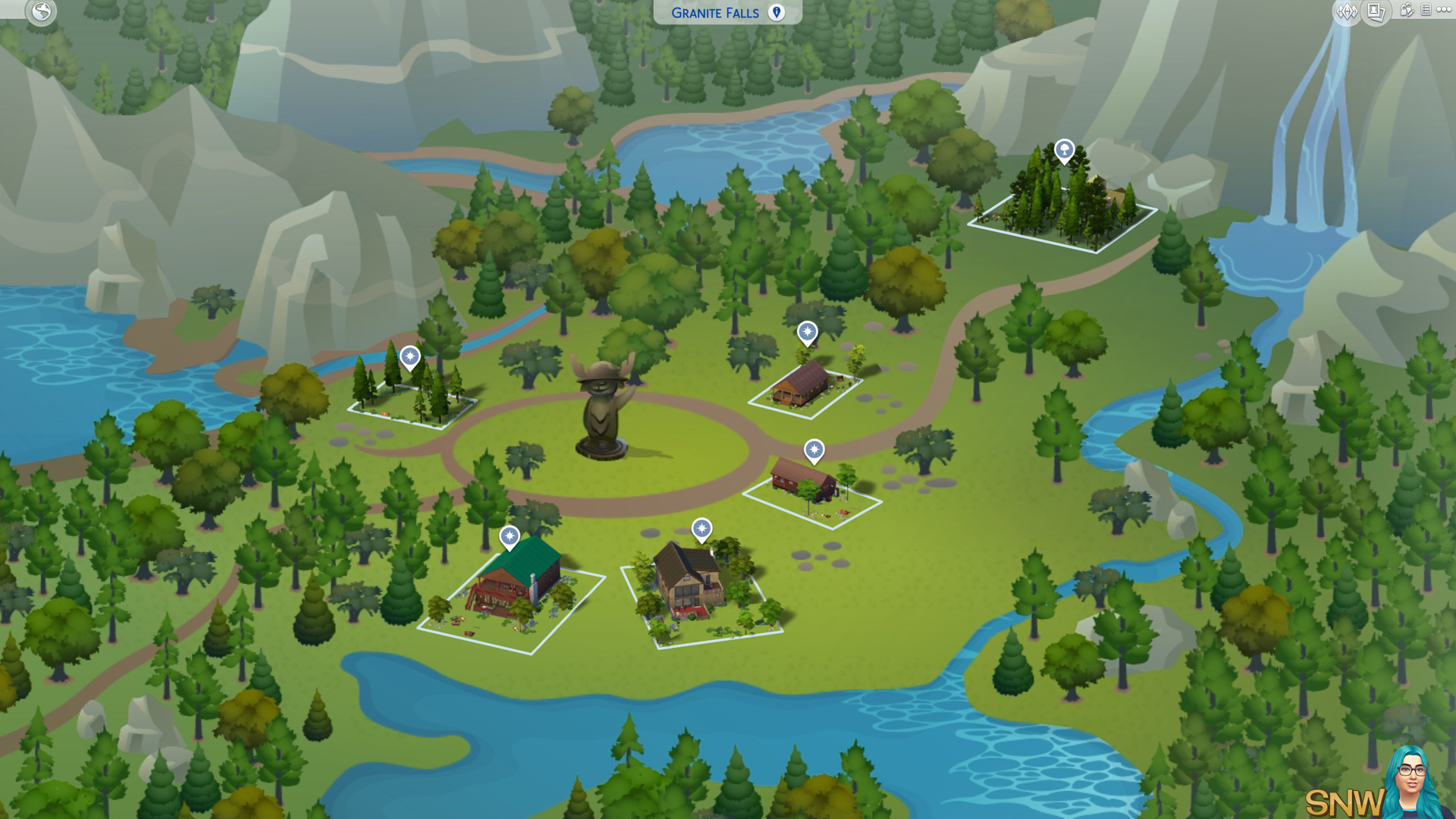Choose the forested campground lot pin

pyautogui.click(x=409, y=355)
